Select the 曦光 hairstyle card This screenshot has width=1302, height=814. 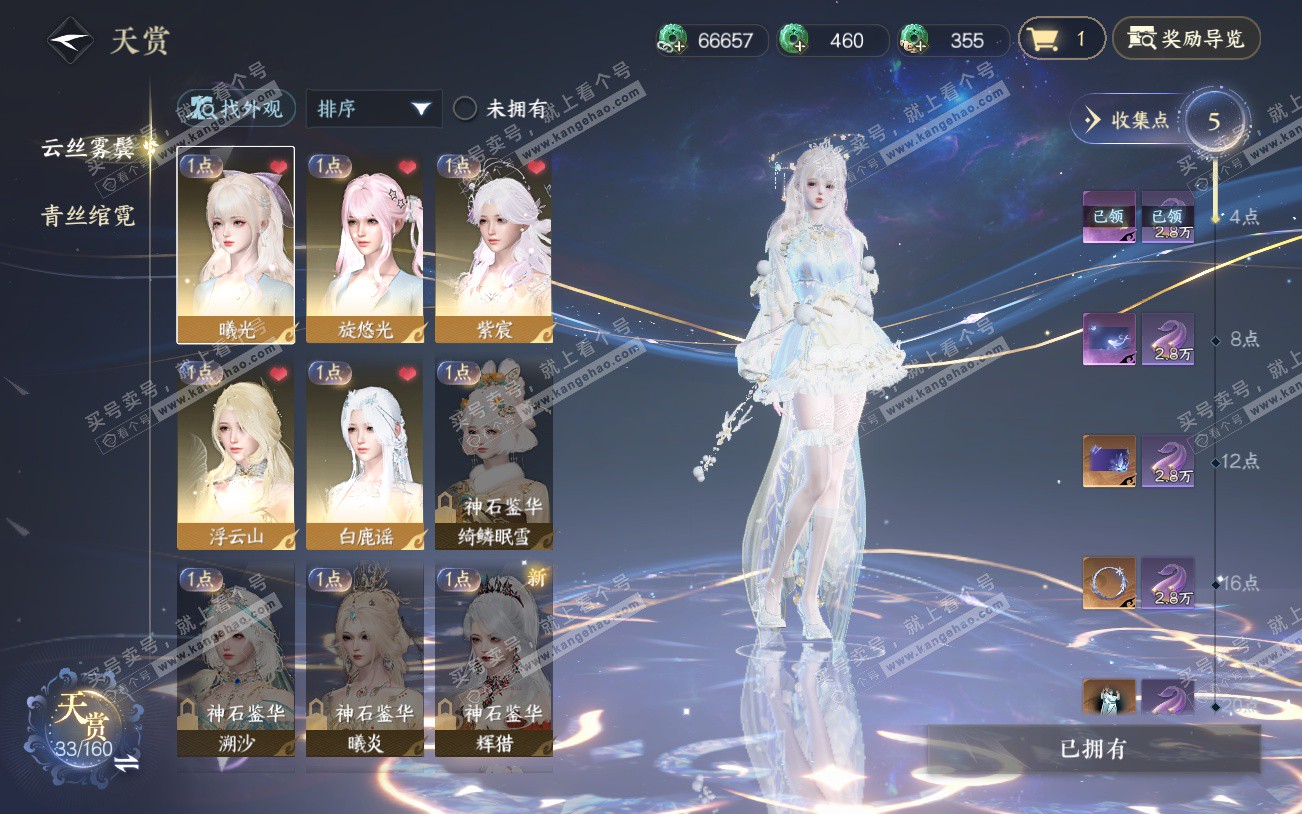pos(236,245)
